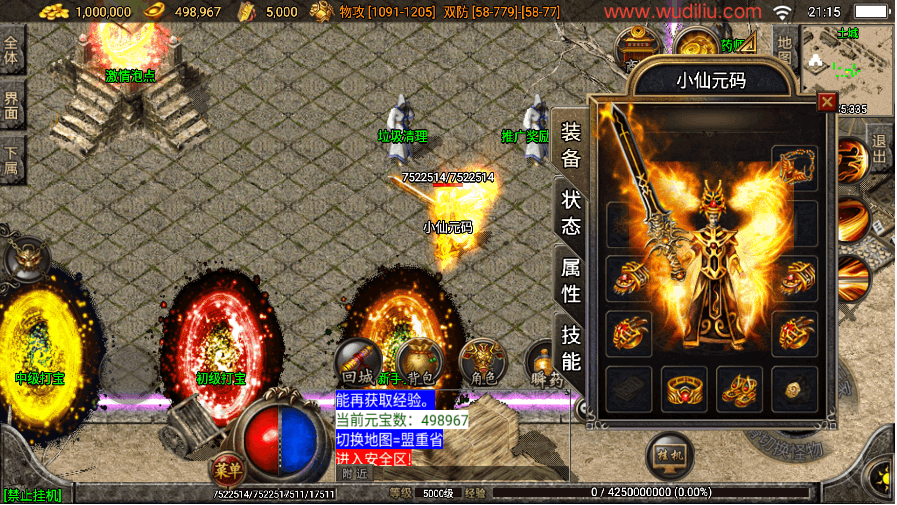
Task: Close the character equipment panel
Action: (x=826, y=102)
